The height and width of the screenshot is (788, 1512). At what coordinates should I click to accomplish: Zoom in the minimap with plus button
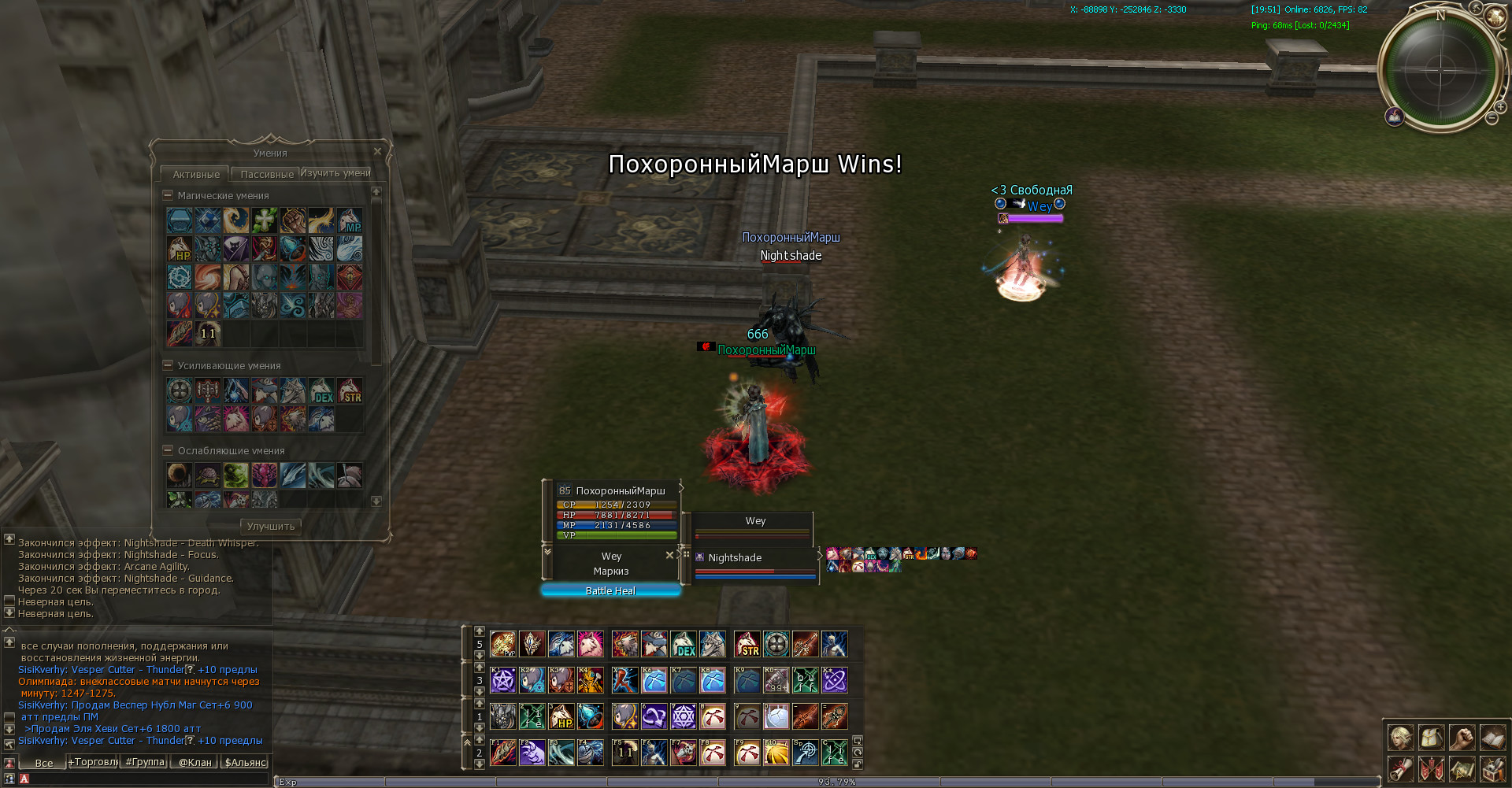click(1501, 107)
